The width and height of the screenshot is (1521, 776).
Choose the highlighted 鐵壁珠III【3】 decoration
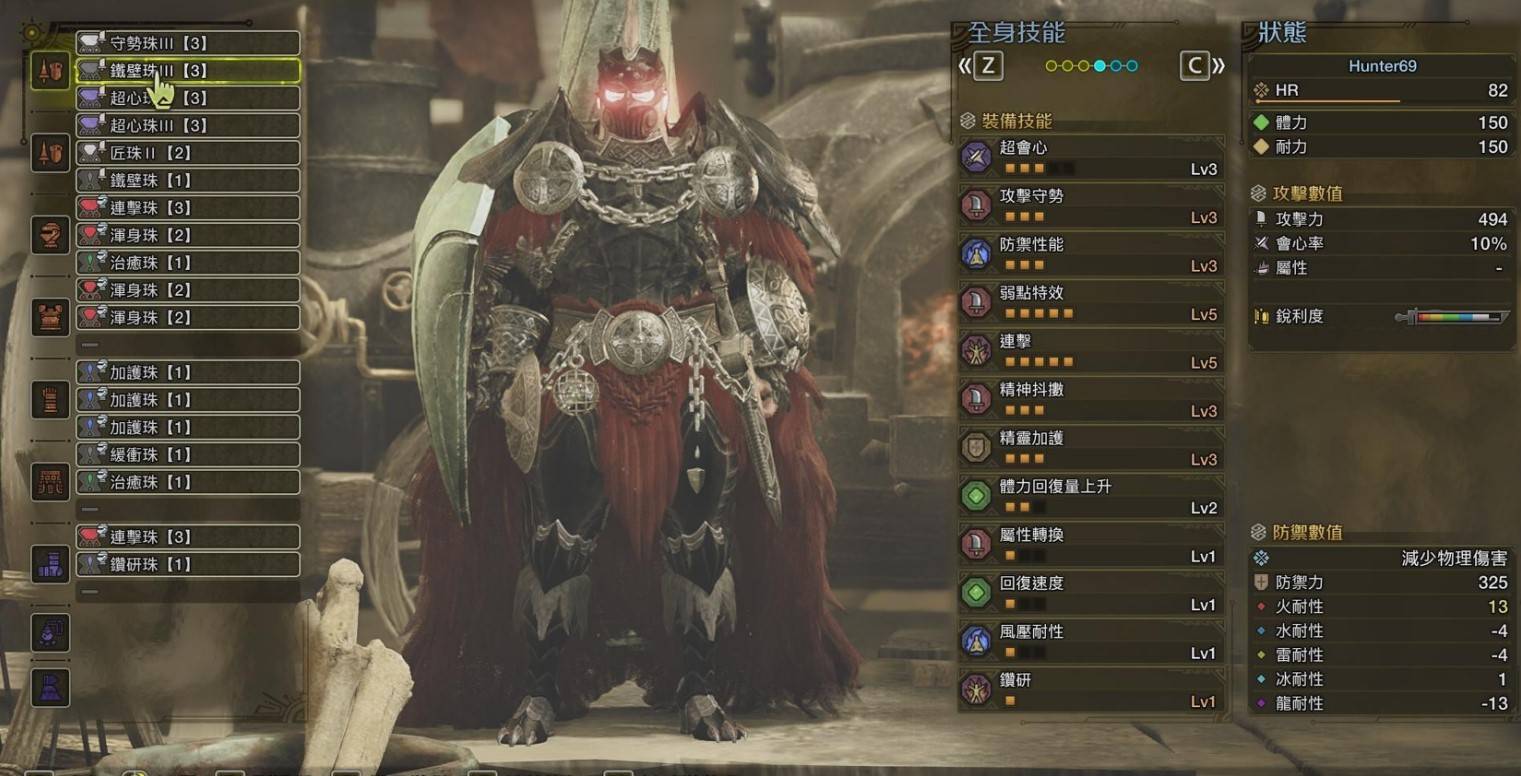[187, 71]
